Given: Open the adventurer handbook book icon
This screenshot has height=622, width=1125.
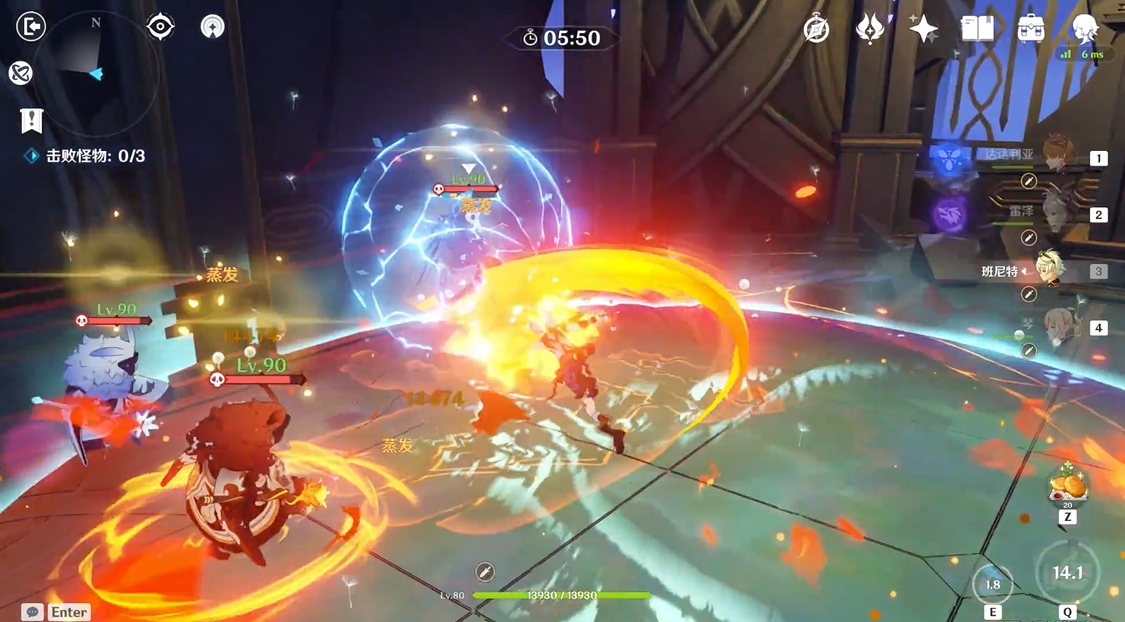Looking at the screenshot, I should [x=977, y=29].
